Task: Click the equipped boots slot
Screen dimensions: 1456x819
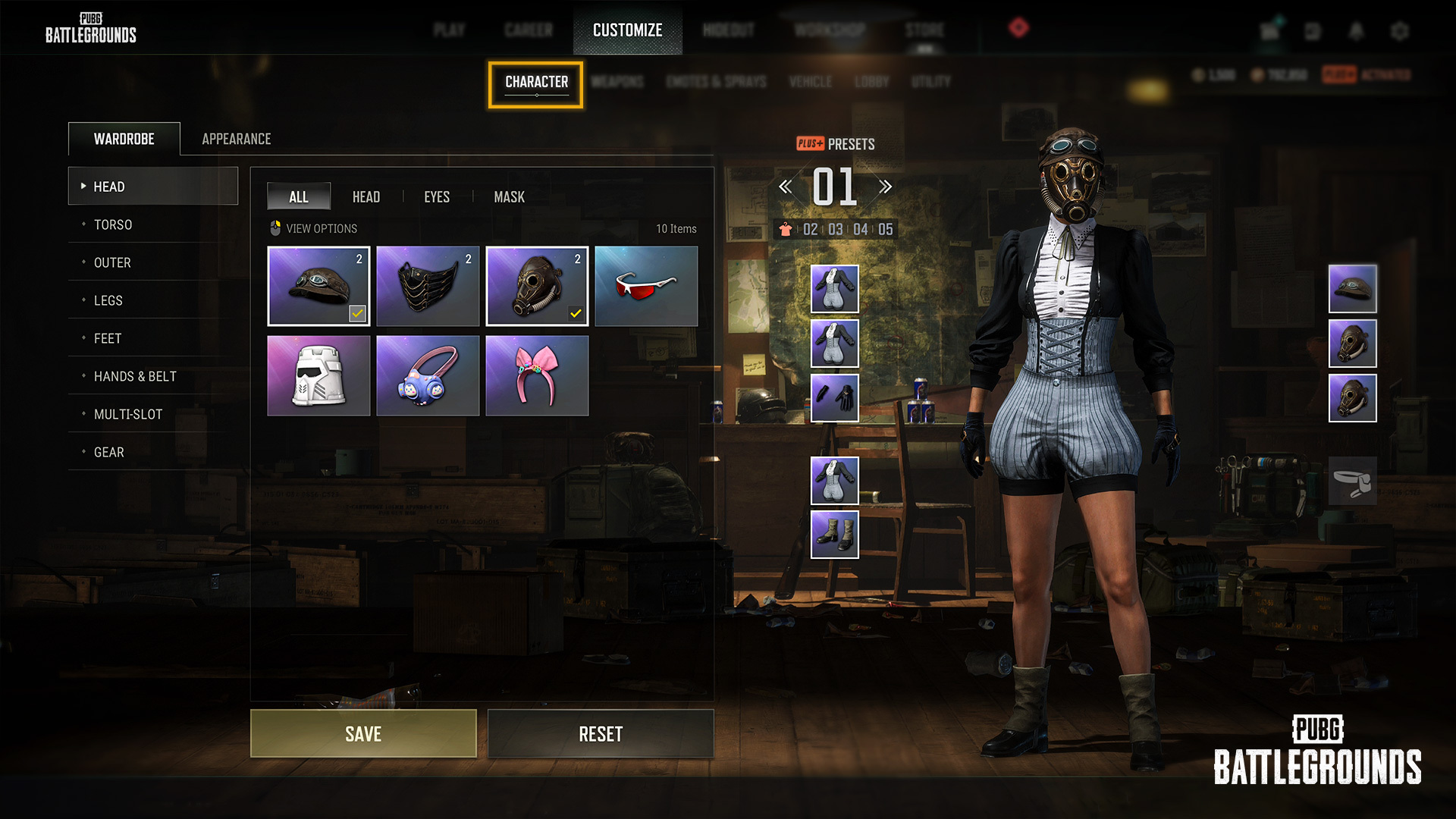Action: click(834, 534)
